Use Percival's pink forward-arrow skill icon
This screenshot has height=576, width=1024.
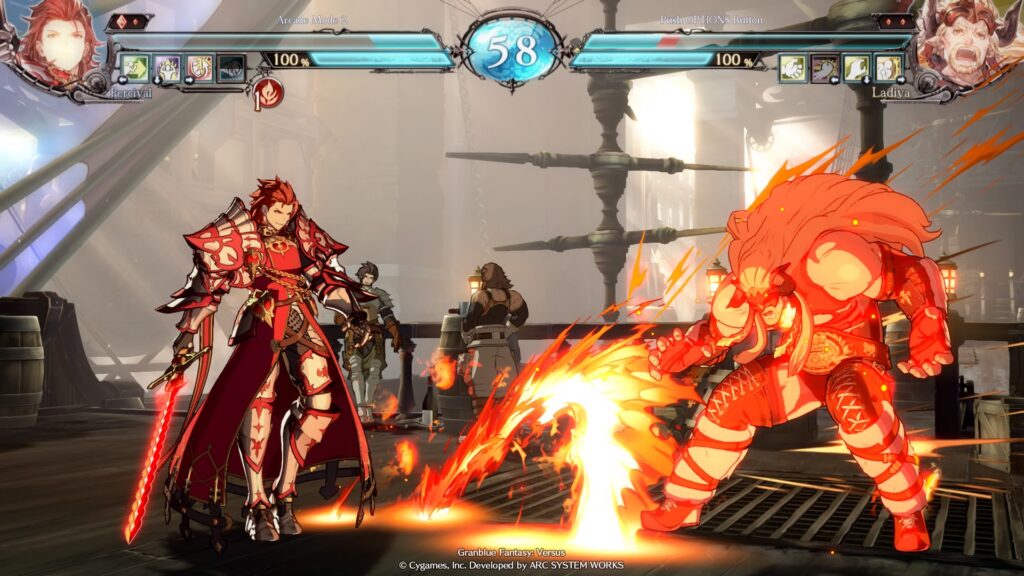click(x=199, y=68)
